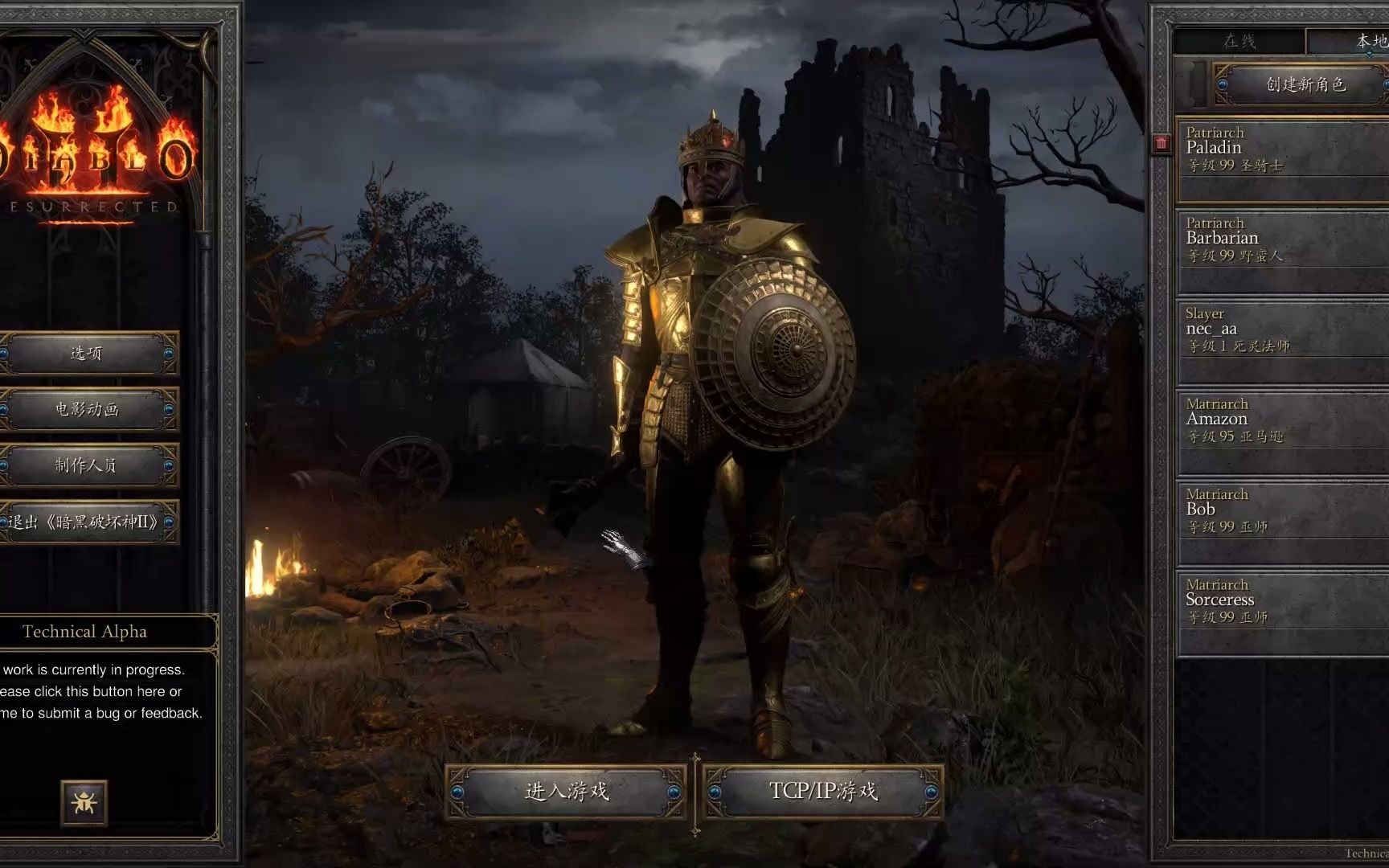Screen dimensions: 1389x868
Task: Open the 电影动画 cinematics menu
Action: pyautogui.click(x=87, y=410)
